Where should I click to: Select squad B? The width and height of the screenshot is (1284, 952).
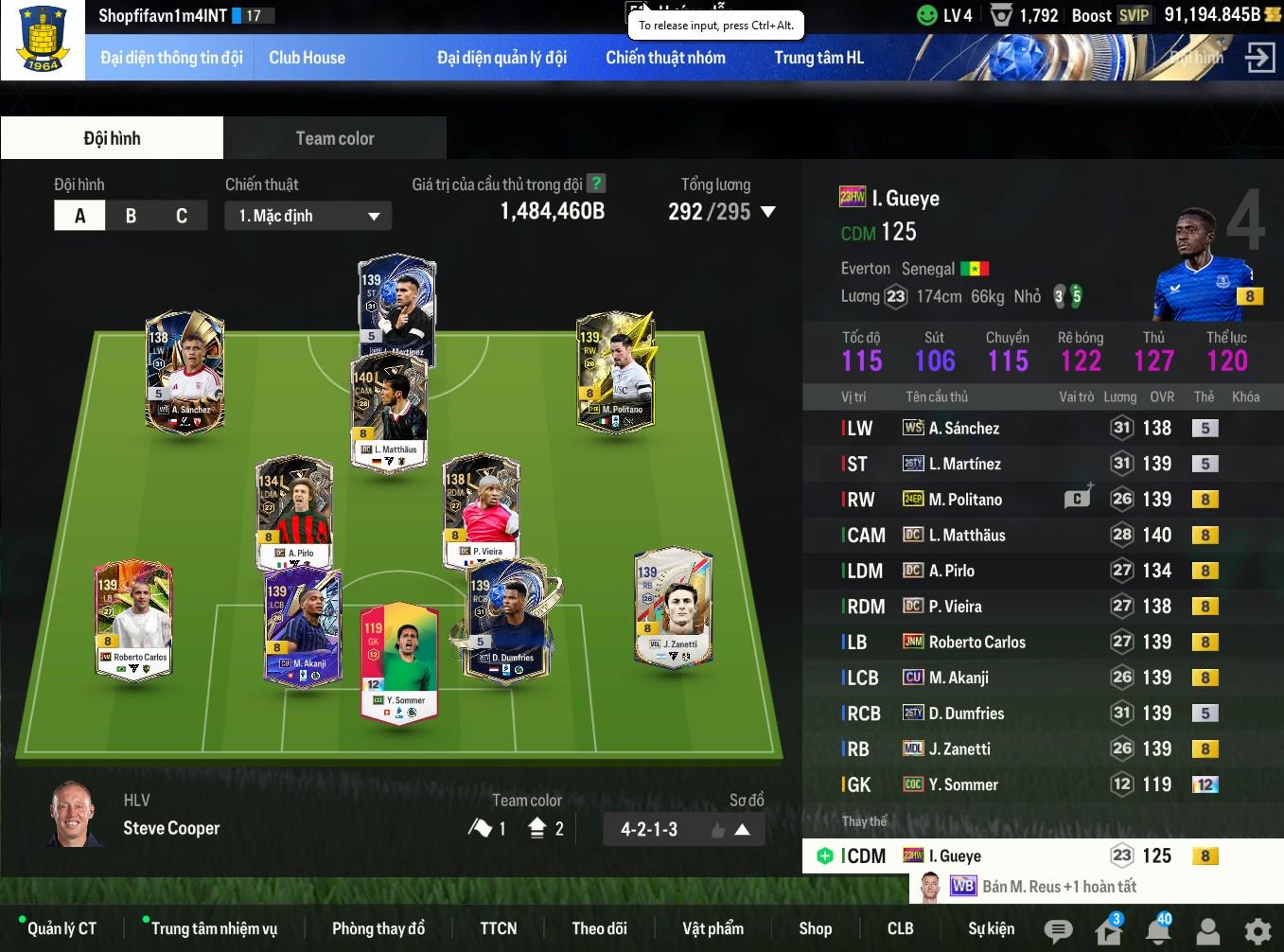point(131,216)
